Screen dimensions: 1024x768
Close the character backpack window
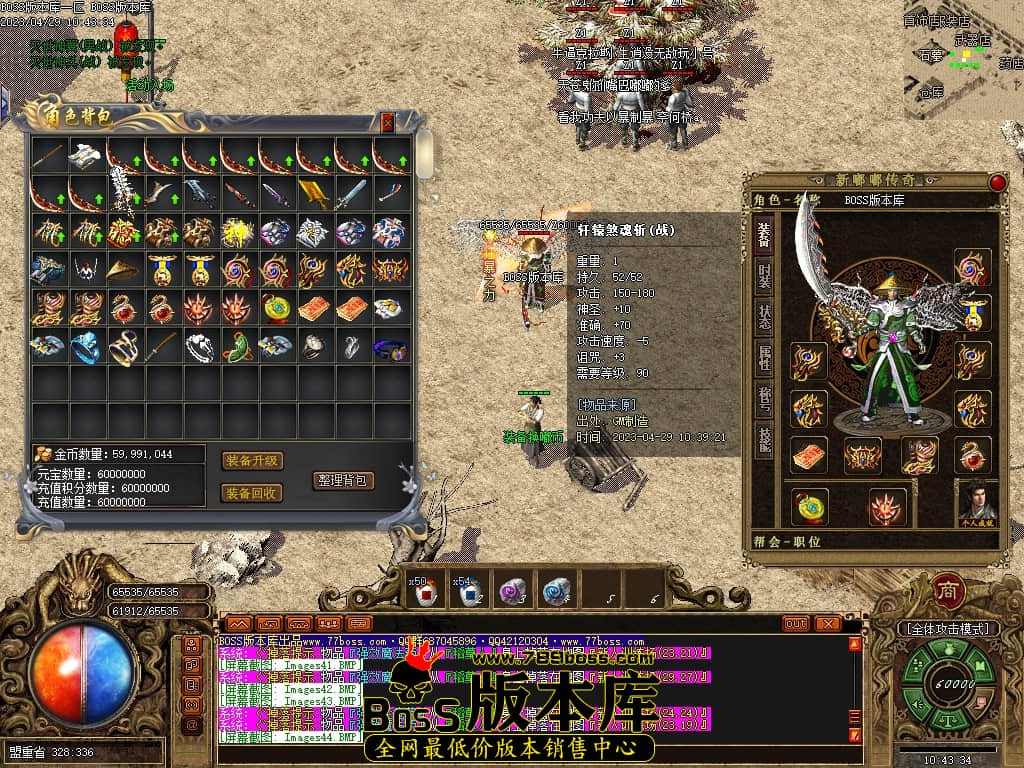click(388, 123)
